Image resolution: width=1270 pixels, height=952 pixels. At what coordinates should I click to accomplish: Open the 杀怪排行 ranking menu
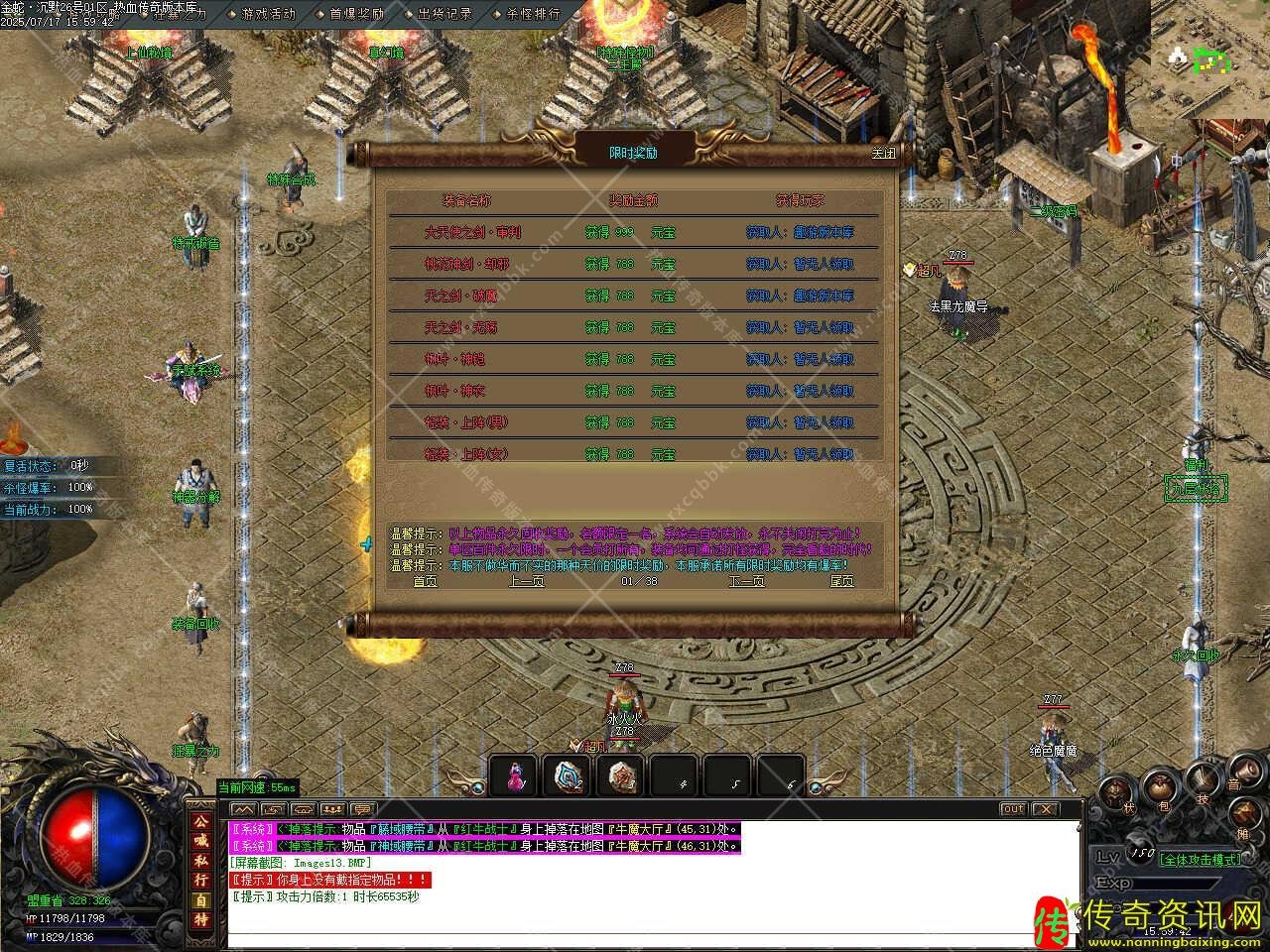[x=533, y=14]
